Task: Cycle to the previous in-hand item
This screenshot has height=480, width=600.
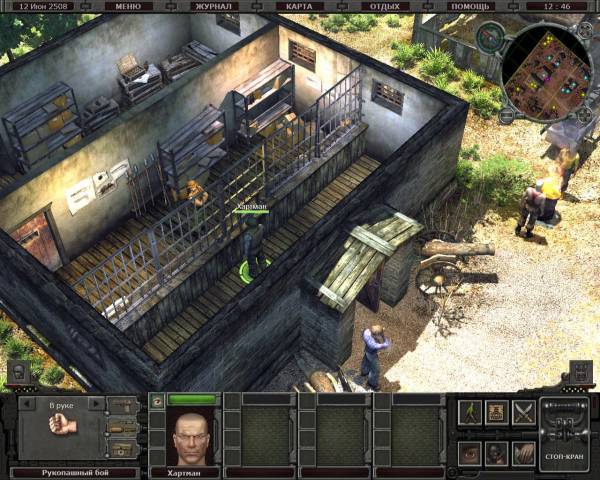Action: pos(27,404)
